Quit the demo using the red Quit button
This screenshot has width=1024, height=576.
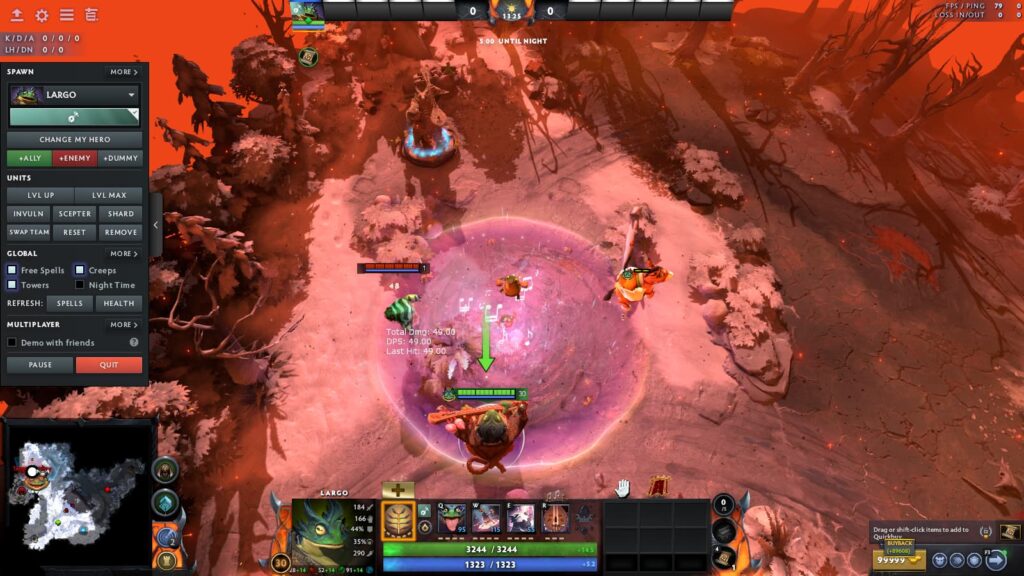click(109, 365)
